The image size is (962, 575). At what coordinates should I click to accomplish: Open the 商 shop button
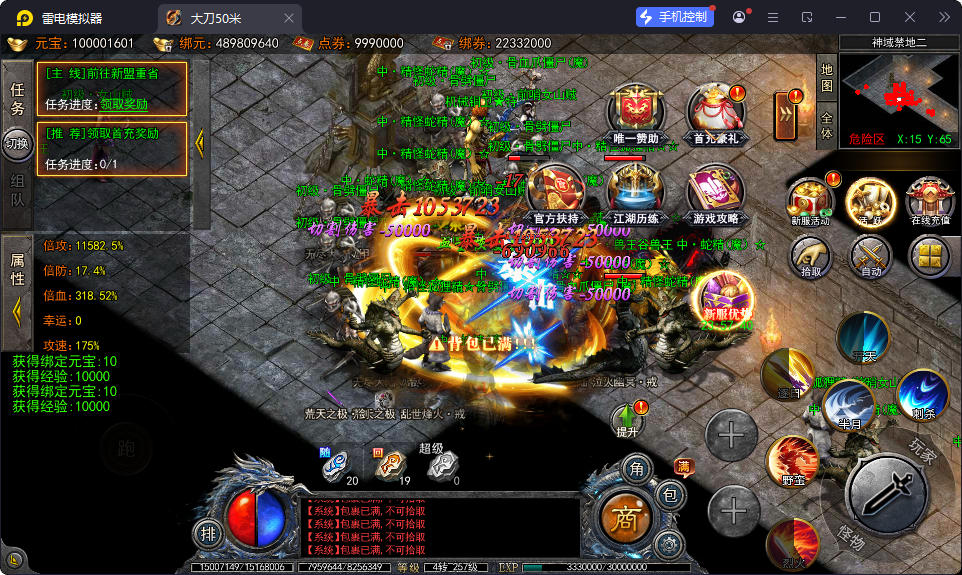[x=626, y=516]
